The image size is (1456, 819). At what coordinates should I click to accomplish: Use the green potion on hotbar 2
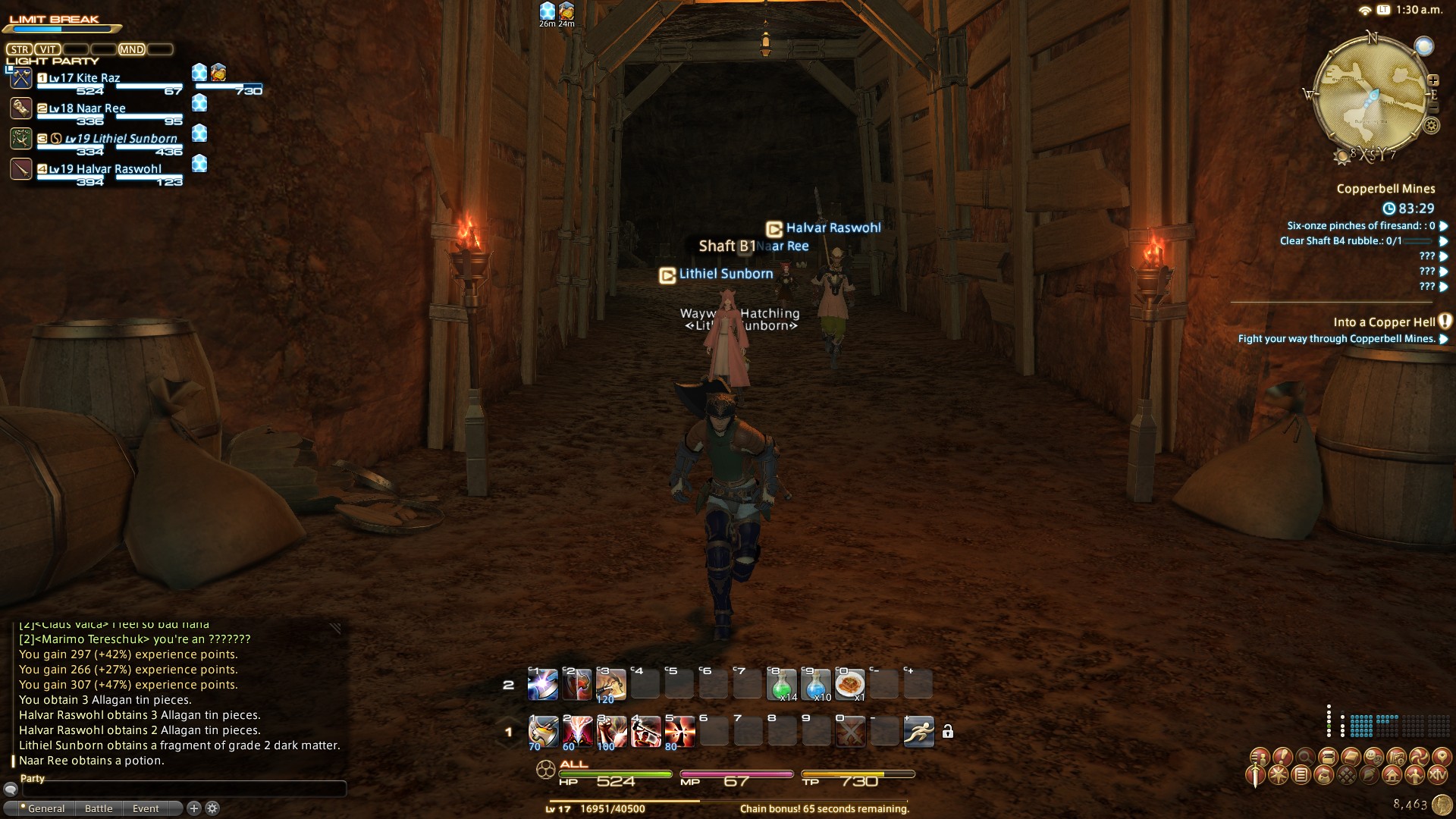pos(782,685)
